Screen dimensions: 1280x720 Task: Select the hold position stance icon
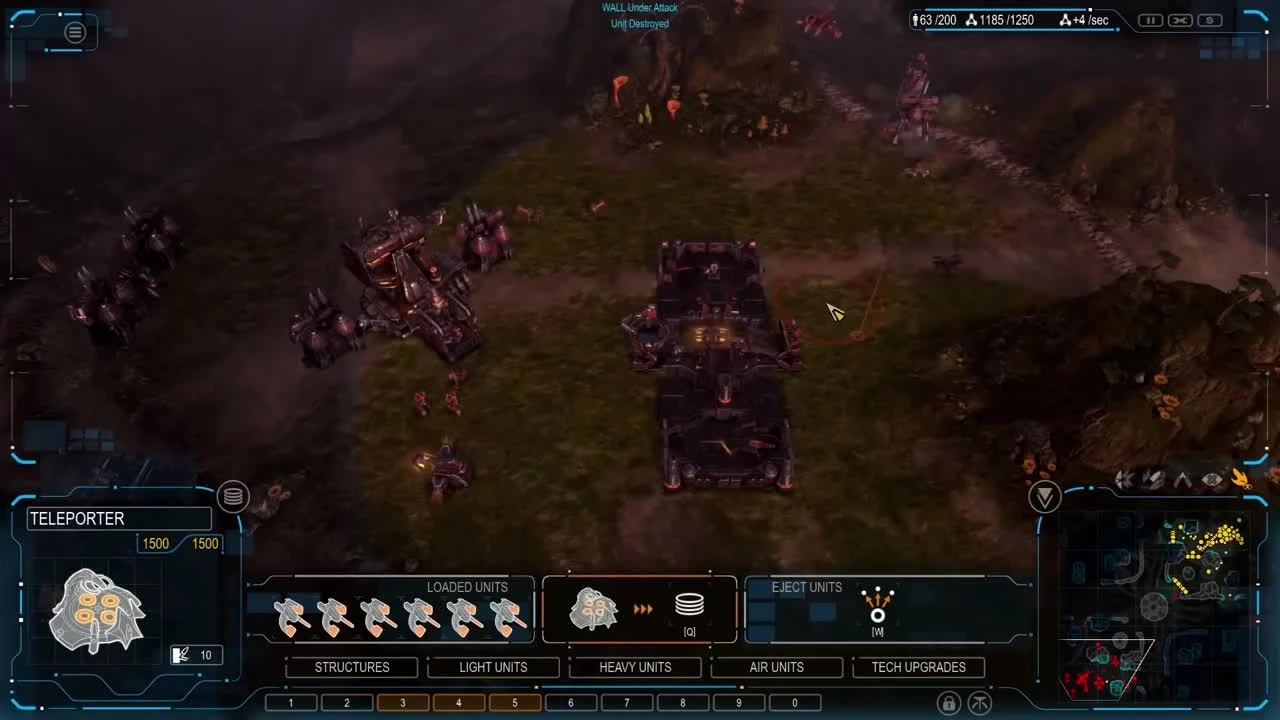1182,478
